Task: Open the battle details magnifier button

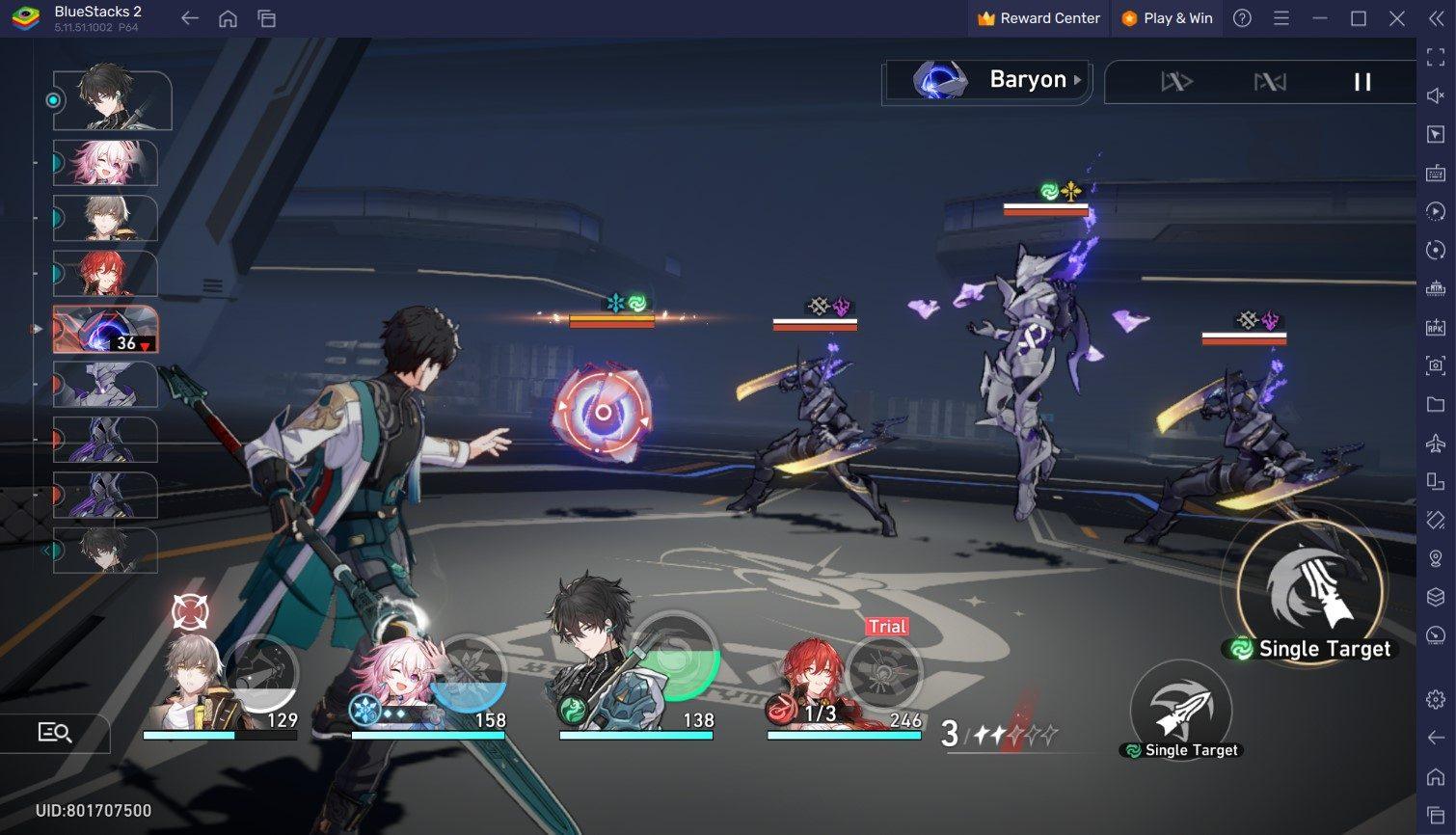Action: tap(55, 733)
